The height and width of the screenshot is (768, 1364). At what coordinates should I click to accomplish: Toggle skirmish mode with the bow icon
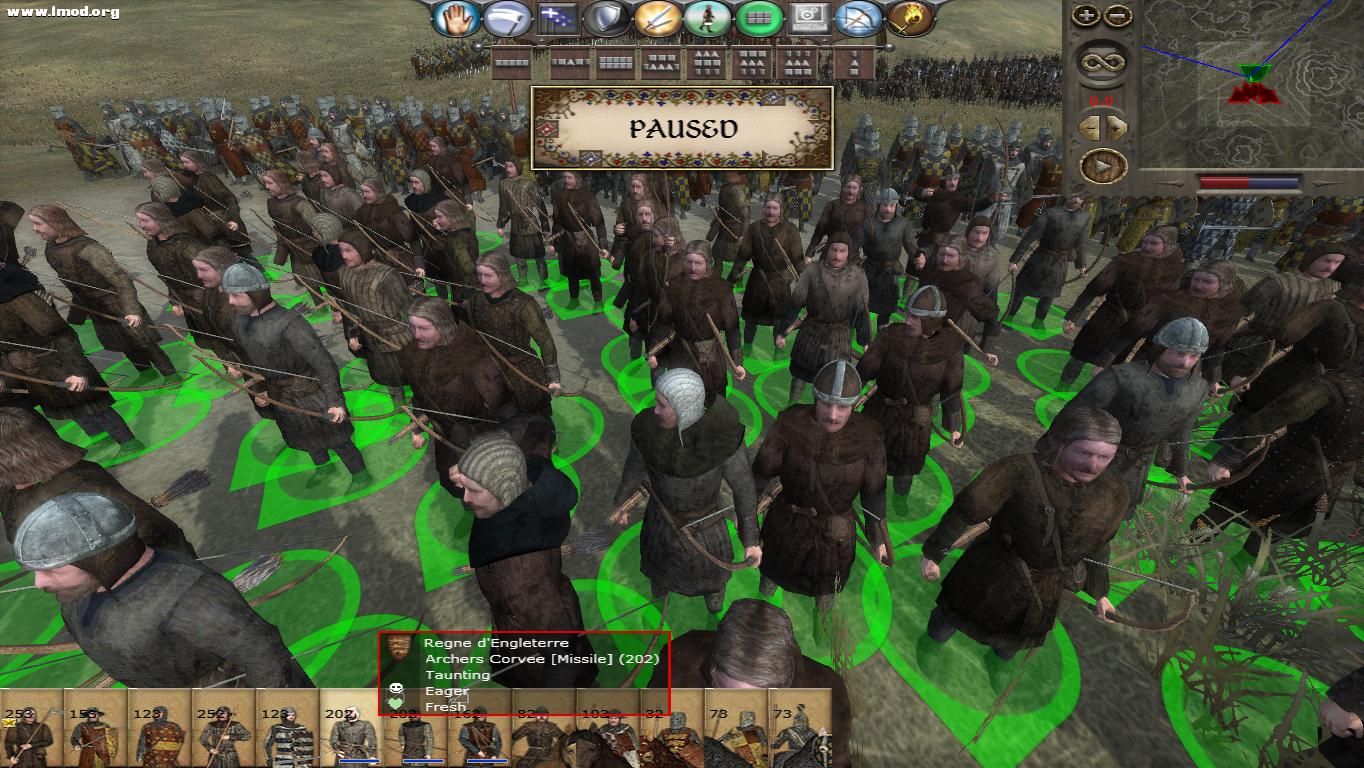pos(859,20)
